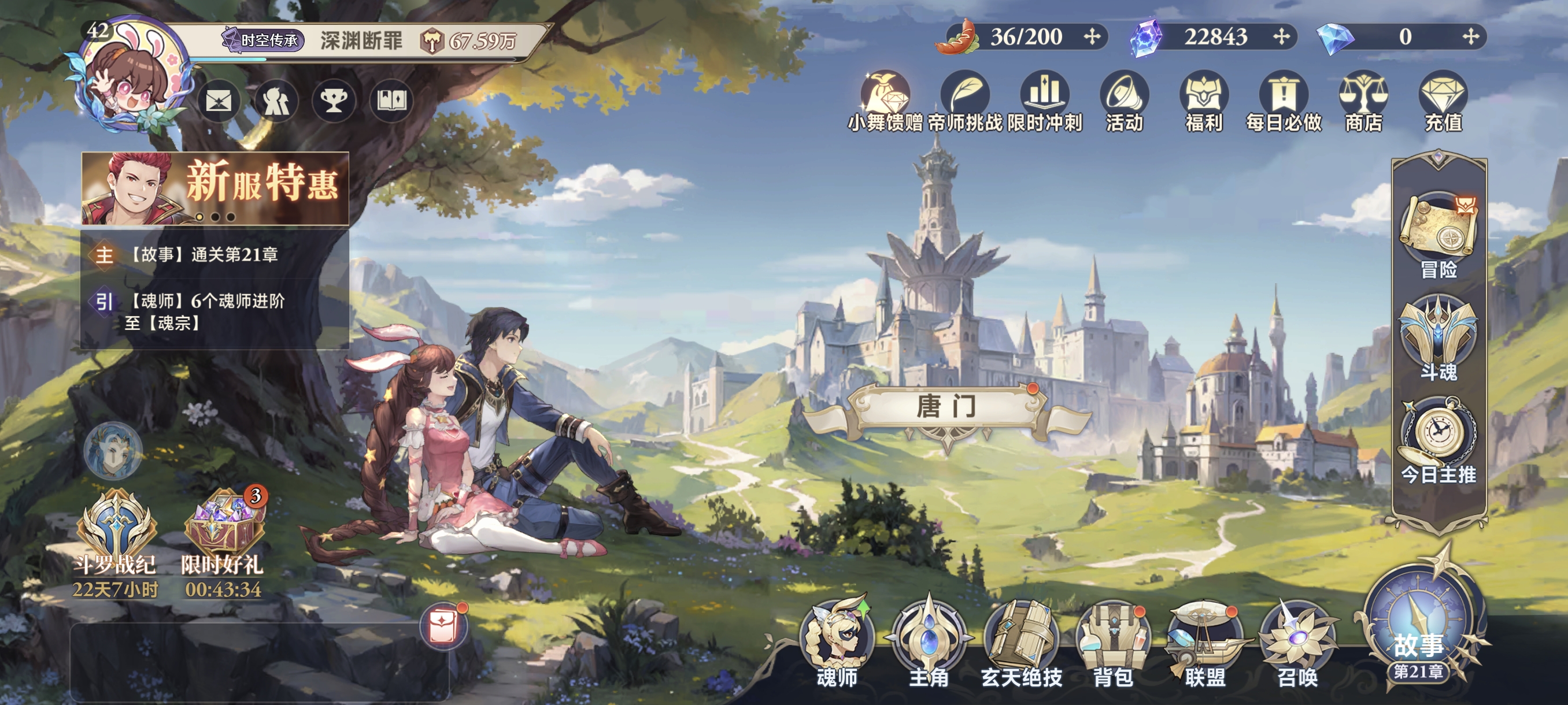Continue 故事 chapter 21
Viewport: 1568px width, 705px height.
coord(1419,633)
